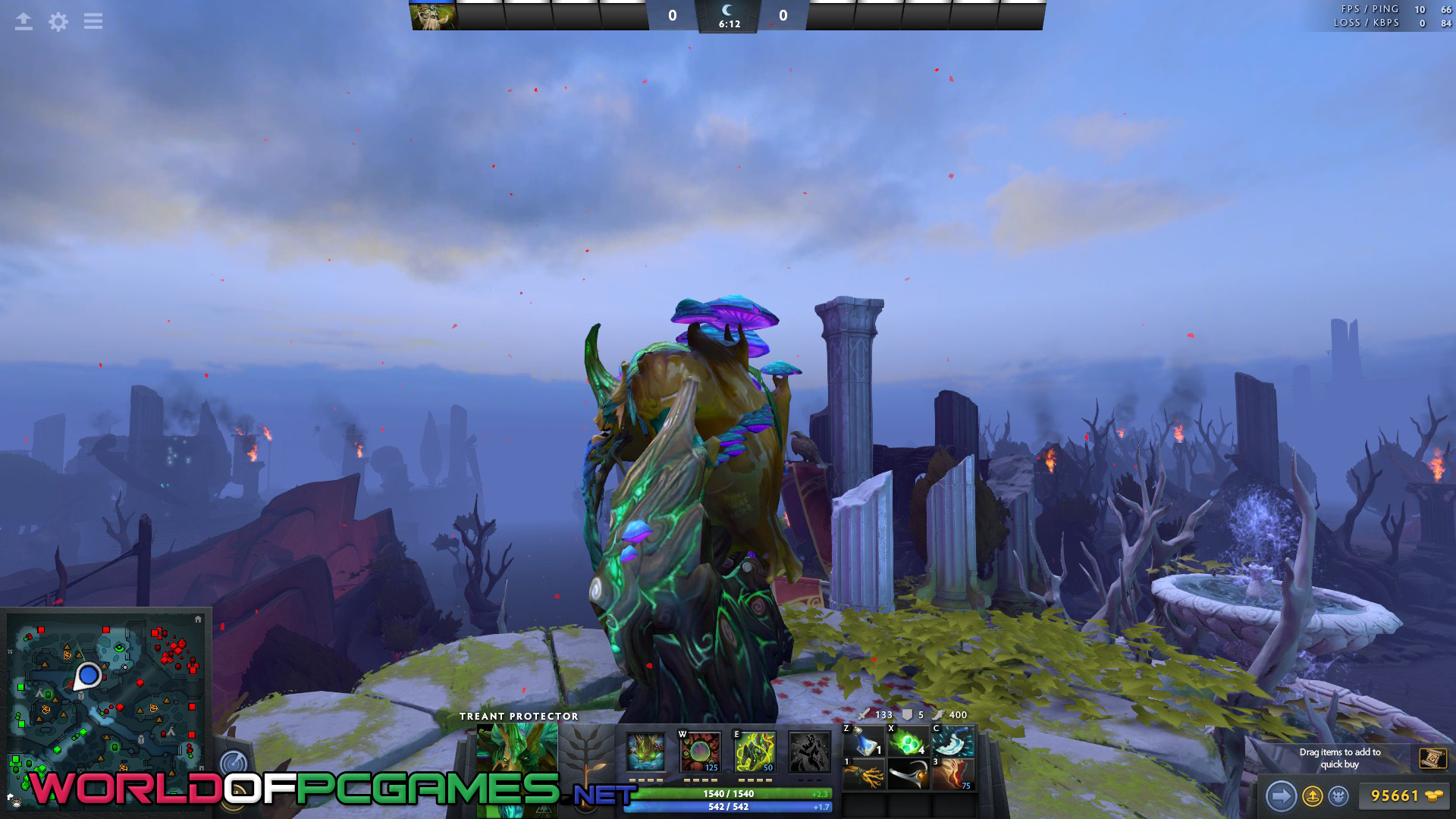This screenshot has height=819, width=1456.
Task: Open the hamburger dashboard menu
Action: click(x=93, y=21)
